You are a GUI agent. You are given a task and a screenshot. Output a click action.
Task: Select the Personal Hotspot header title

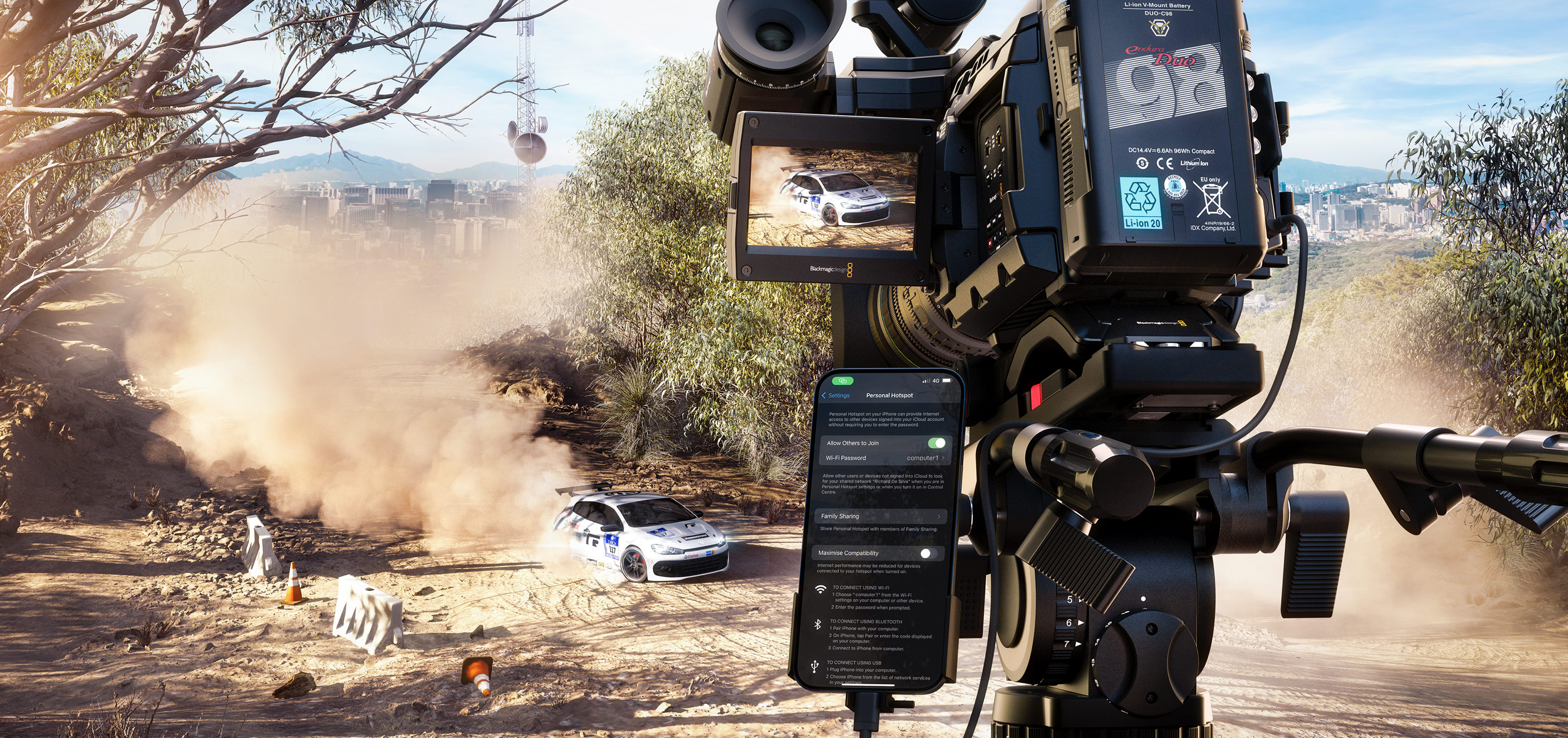[890, 395]
